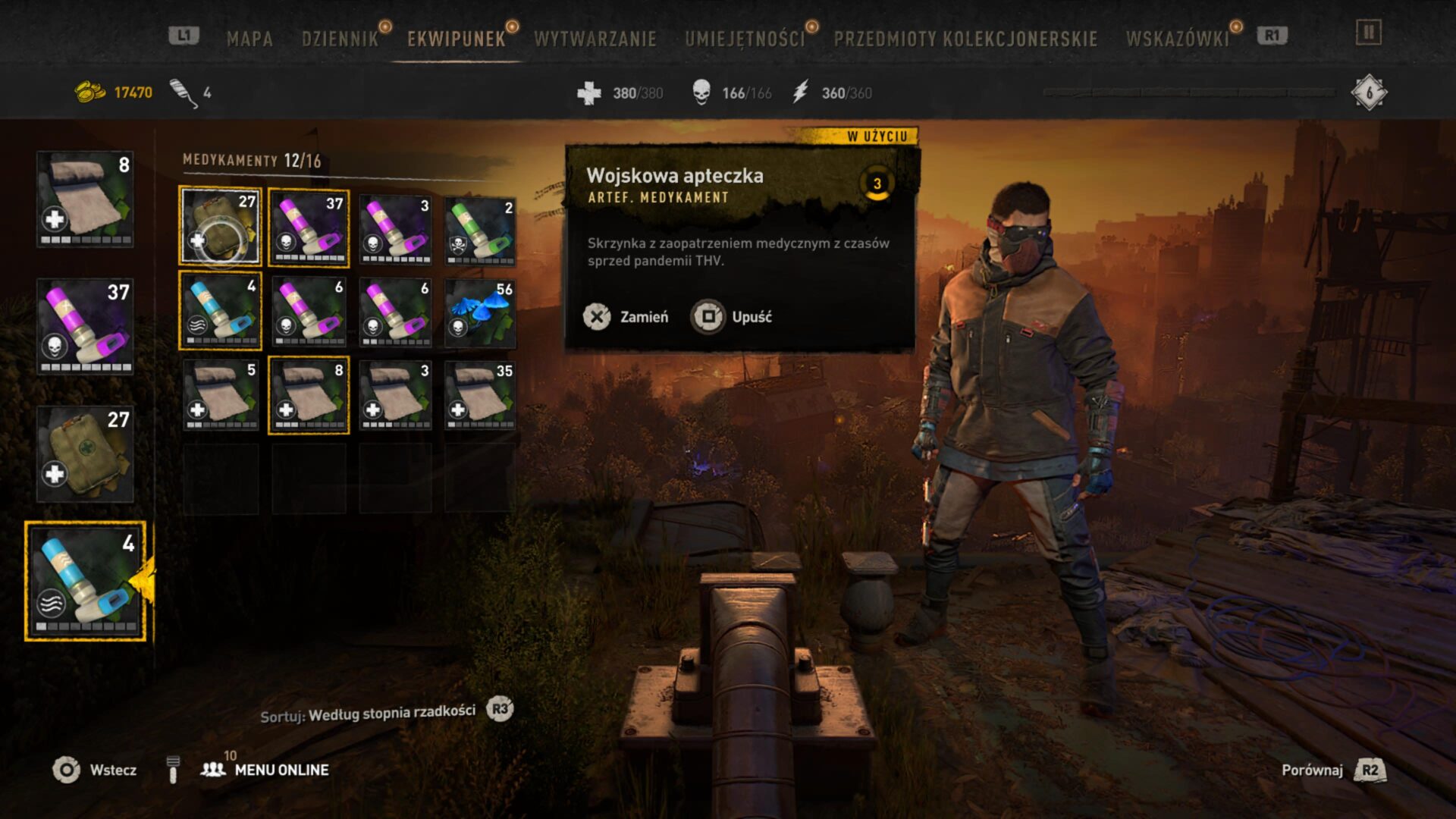Viewport: 1456px width, 819px height.
Task: Select the green inhaler stack of 2
Action: click(x=480, y=230)
